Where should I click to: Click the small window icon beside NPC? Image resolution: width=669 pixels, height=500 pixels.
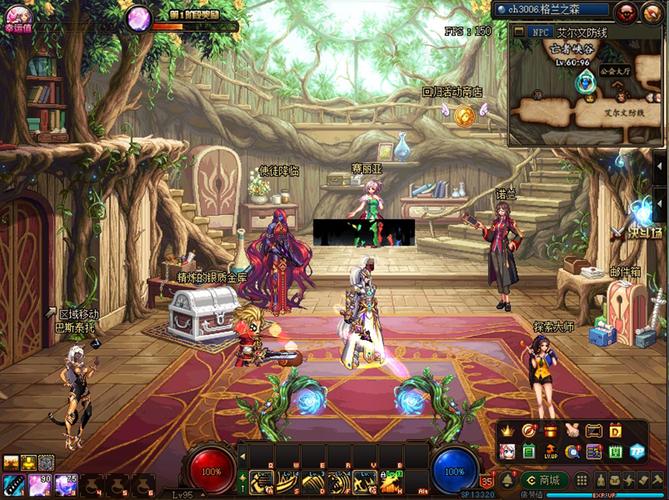pyautogui.click(x=518, y=32)
